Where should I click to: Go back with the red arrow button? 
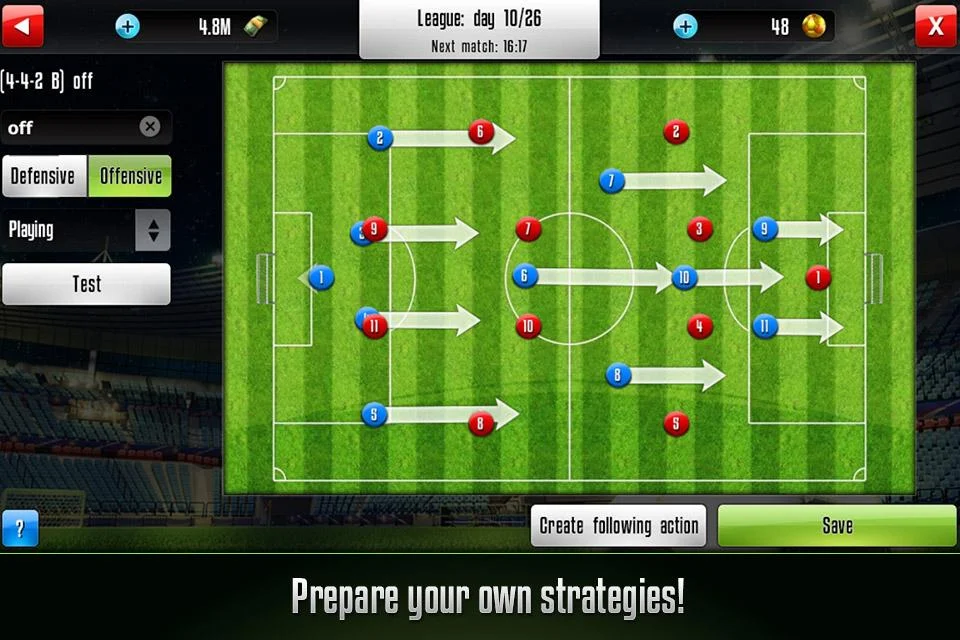click(x=23, y=26)
